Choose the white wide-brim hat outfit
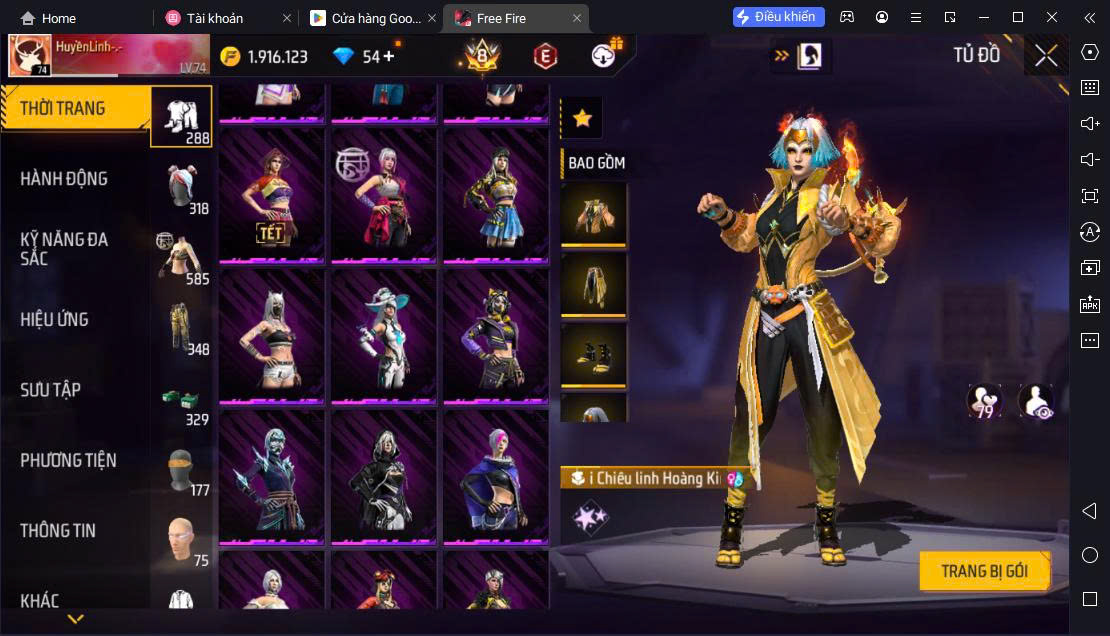 (384, 334)
